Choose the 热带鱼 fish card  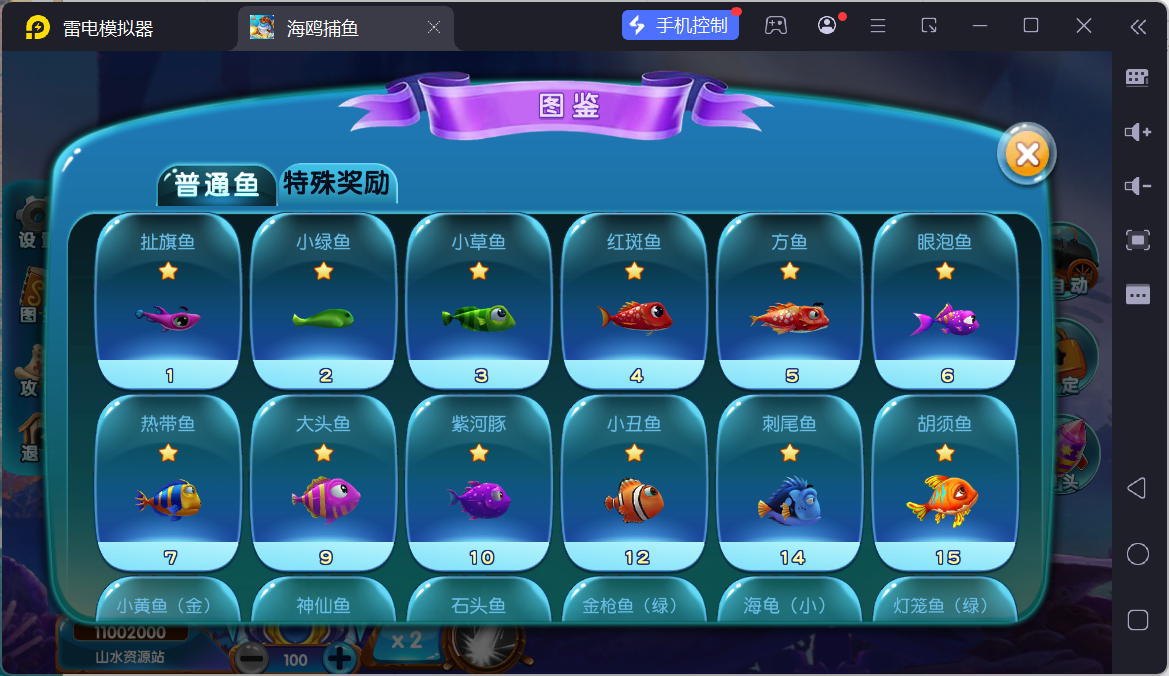click(168, 482)
